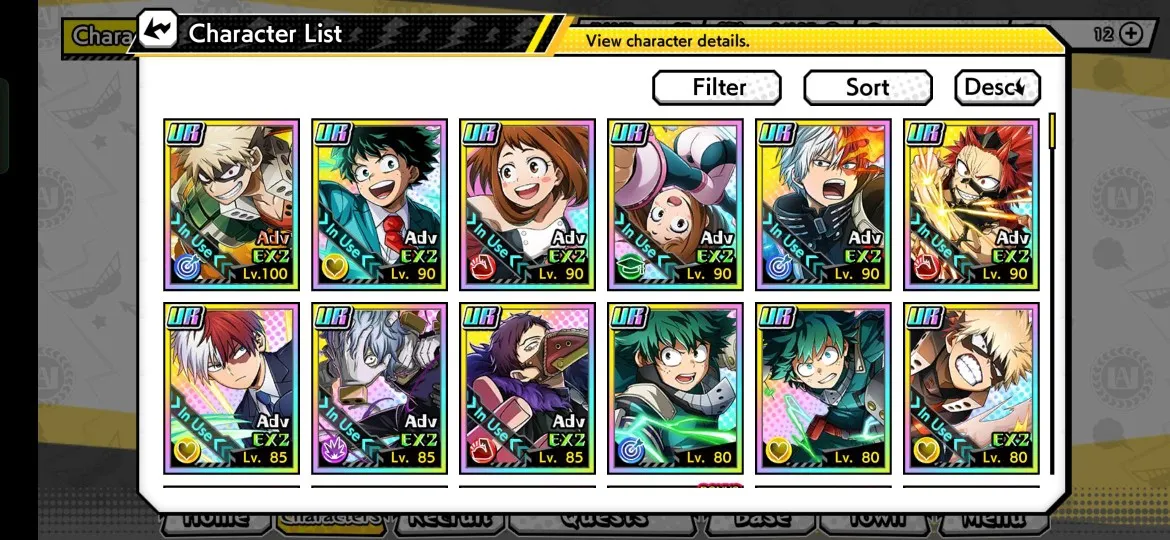Select Deku Lv. 80 card with heart icon
This screenshot has width=1170, height=540.
pyautogui.click(x=824, y=388)
